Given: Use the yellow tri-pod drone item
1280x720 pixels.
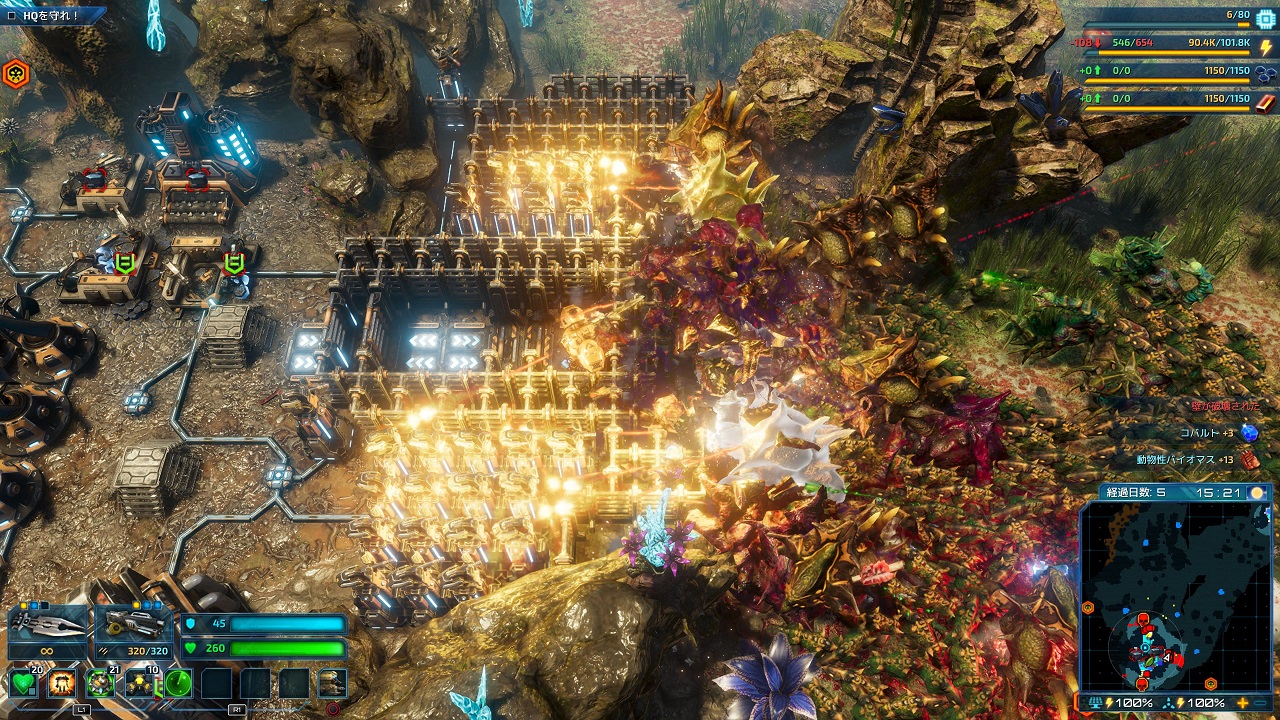Looking at the screenshot, I should (x=139, y=684).
